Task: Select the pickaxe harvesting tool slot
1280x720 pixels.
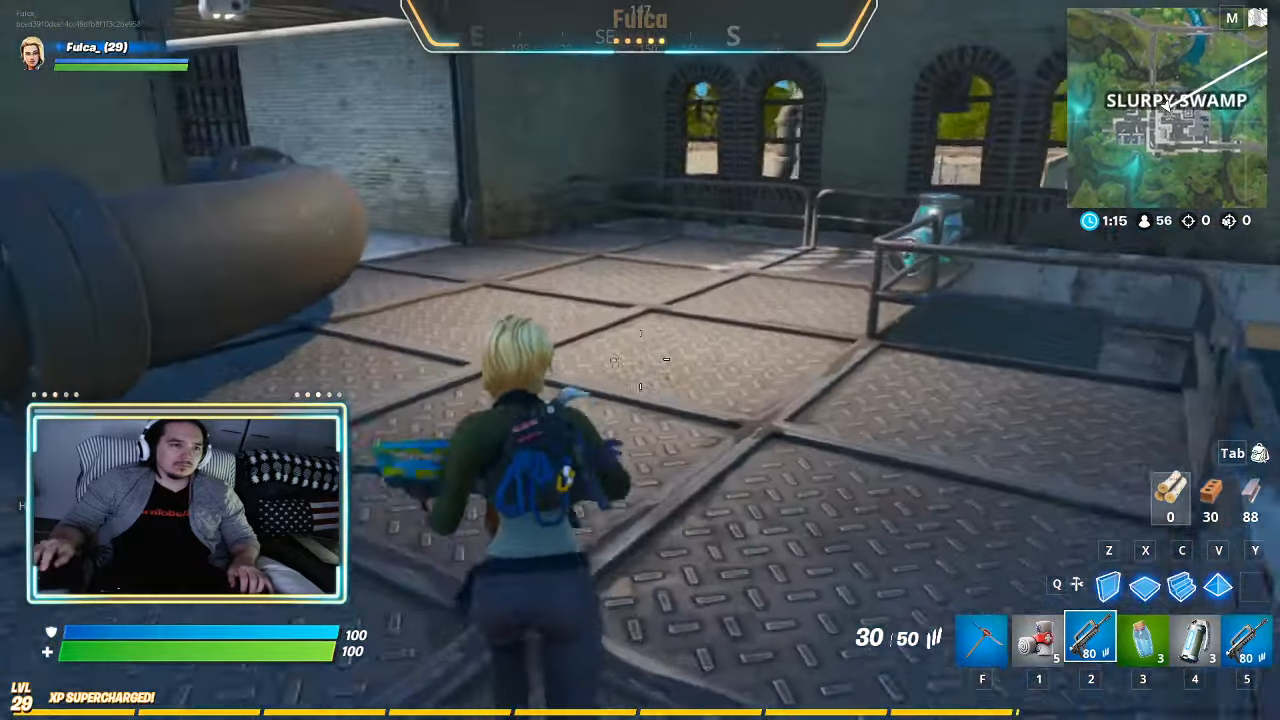Action: 982,640
